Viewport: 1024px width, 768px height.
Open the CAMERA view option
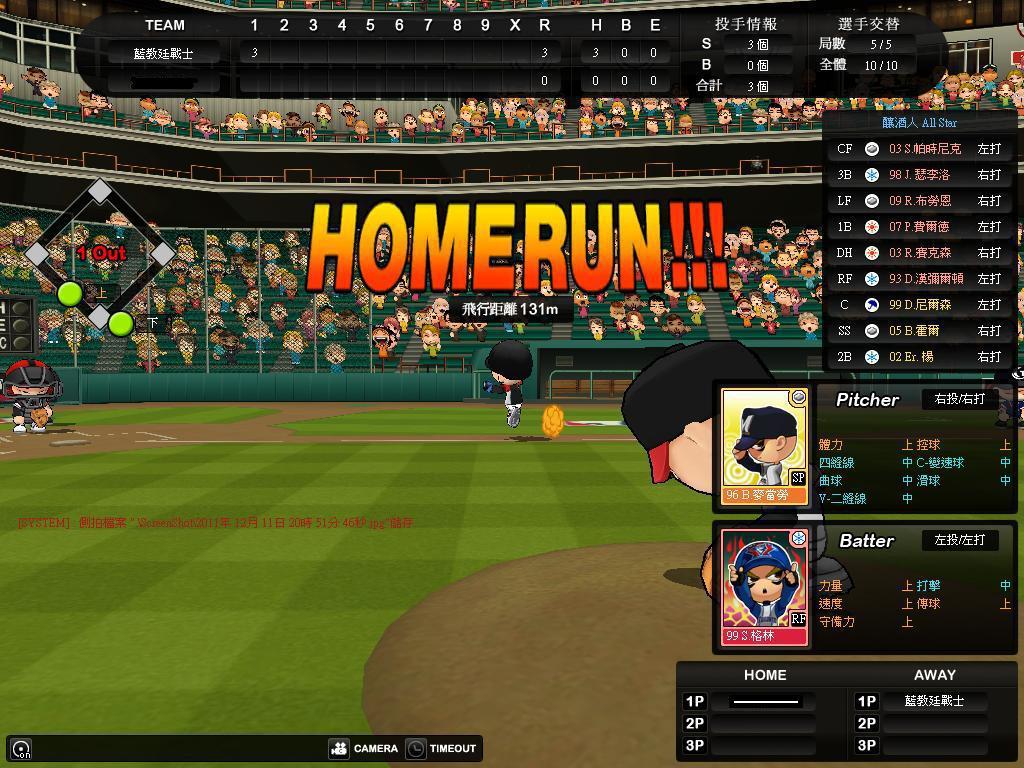pos(365,748)
